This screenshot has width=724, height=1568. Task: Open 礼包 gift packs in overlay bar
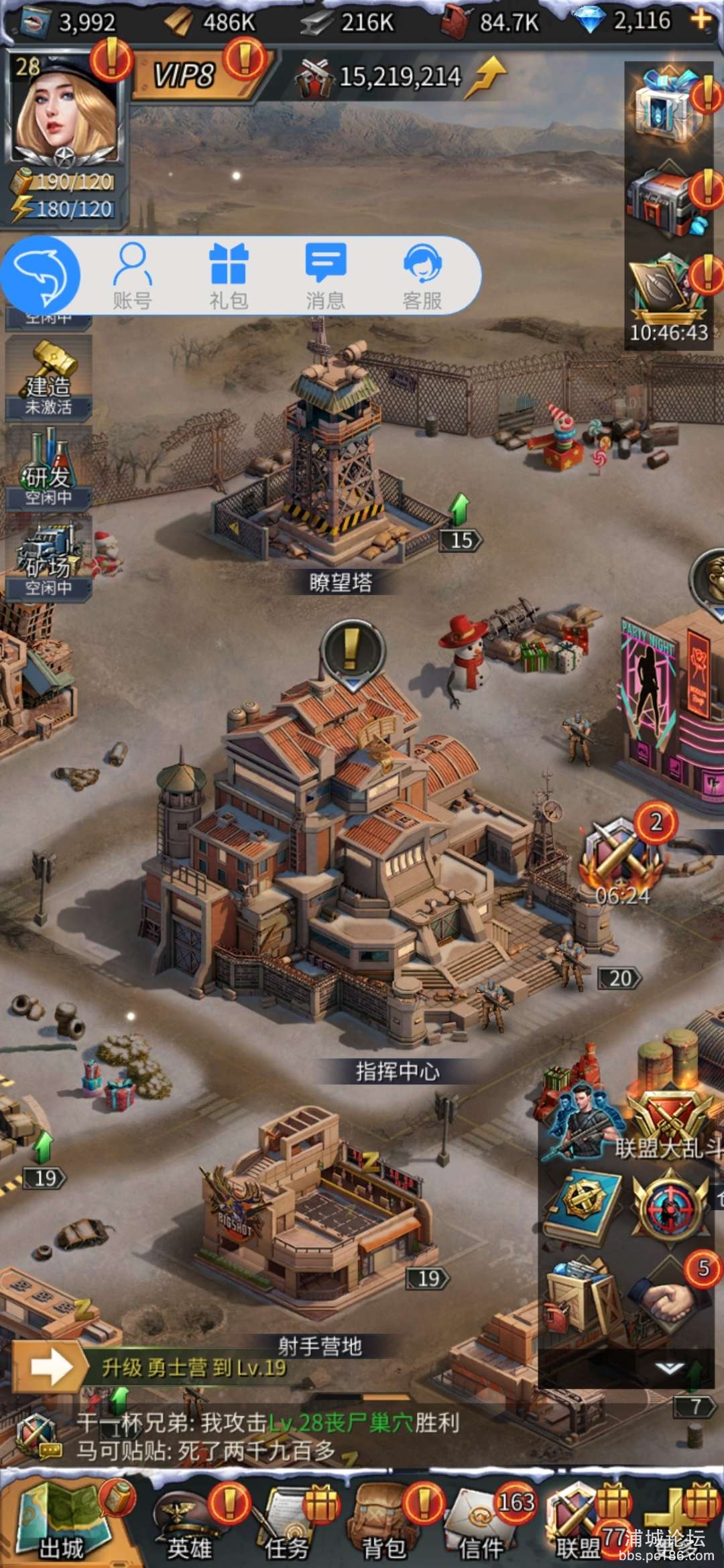tap(229, 275)
